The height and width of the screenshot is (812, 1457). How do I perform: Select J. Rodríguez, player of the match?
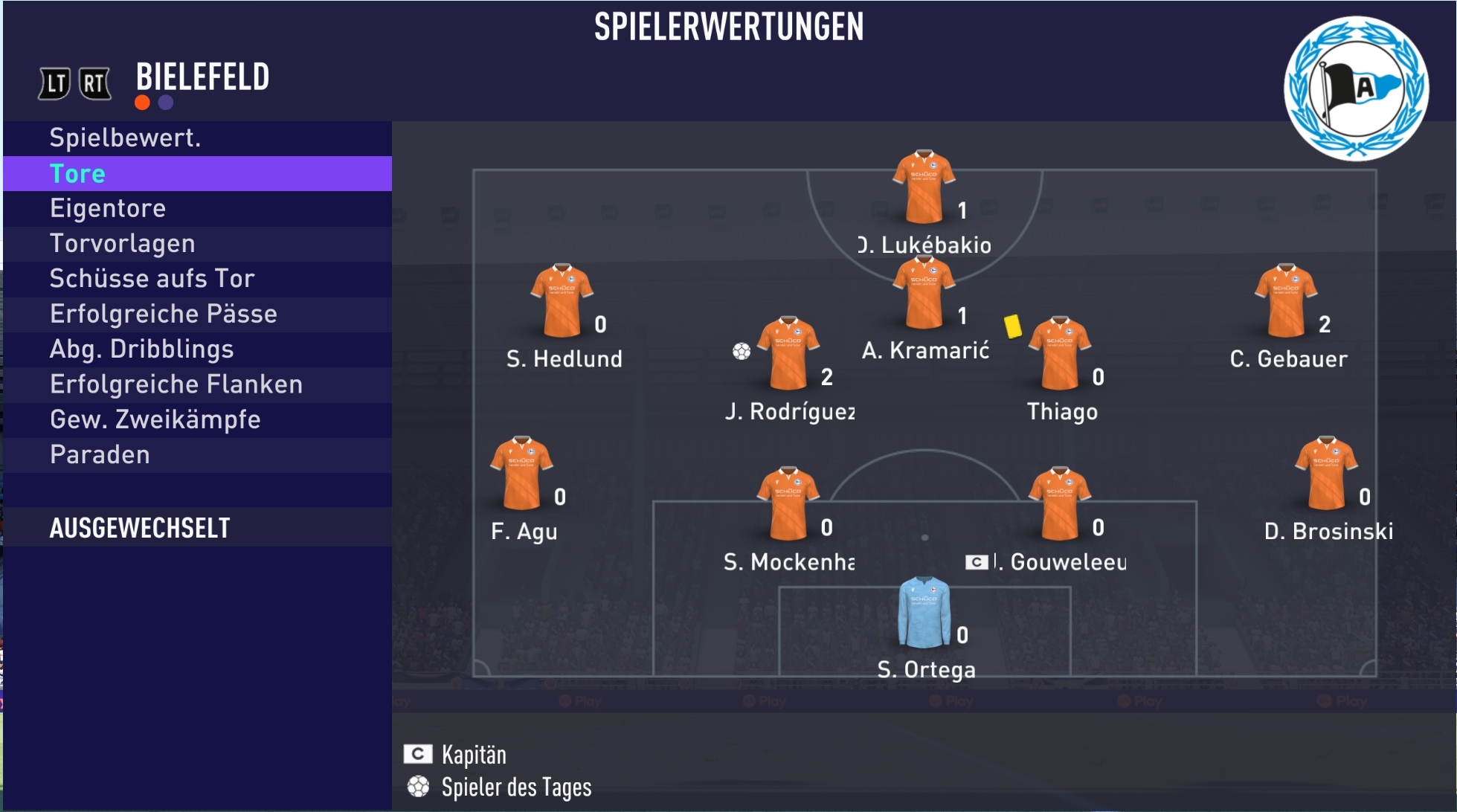click(788, 354)
